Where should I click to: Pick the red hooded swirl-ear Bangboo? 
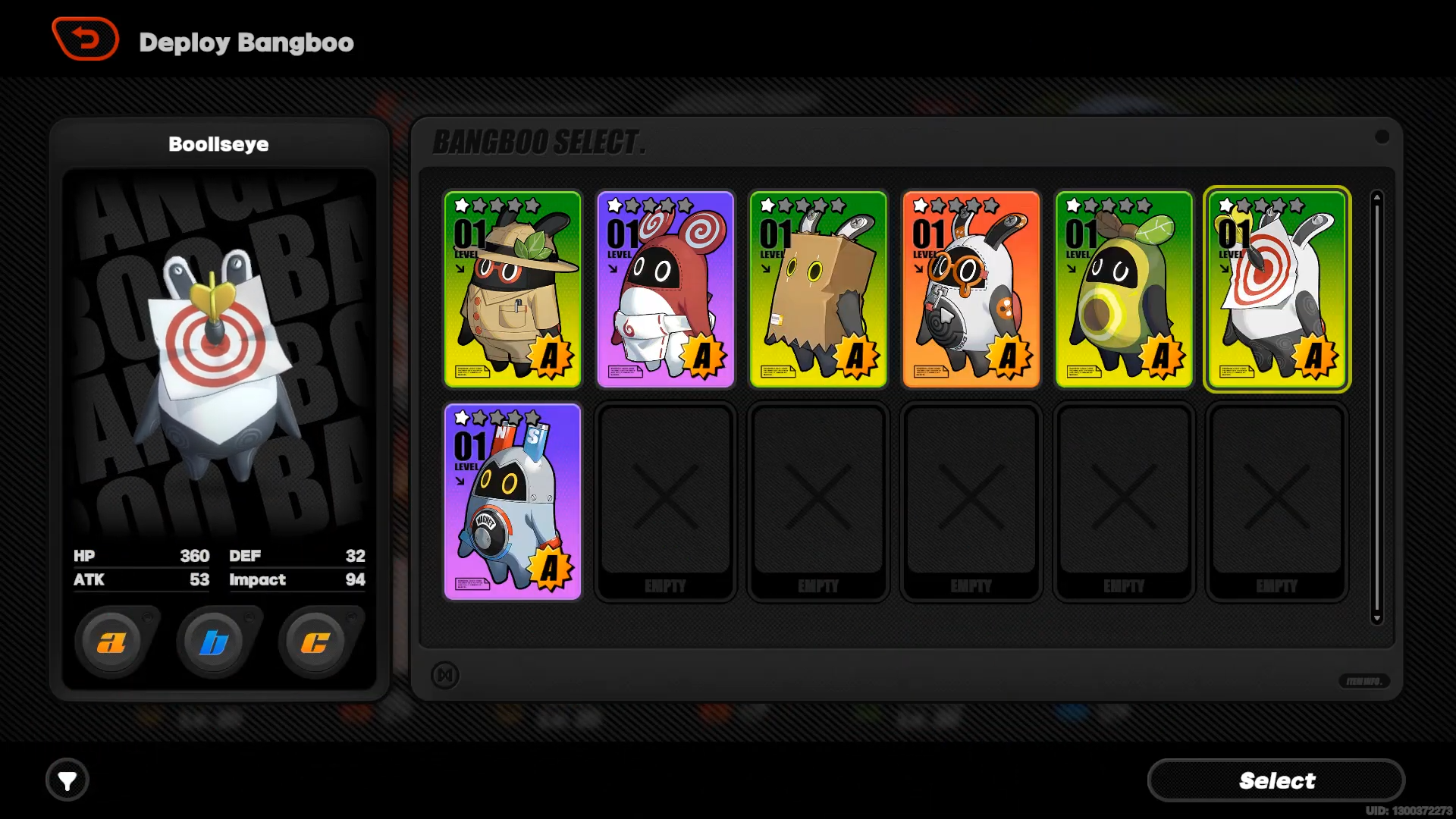point(665,289)
